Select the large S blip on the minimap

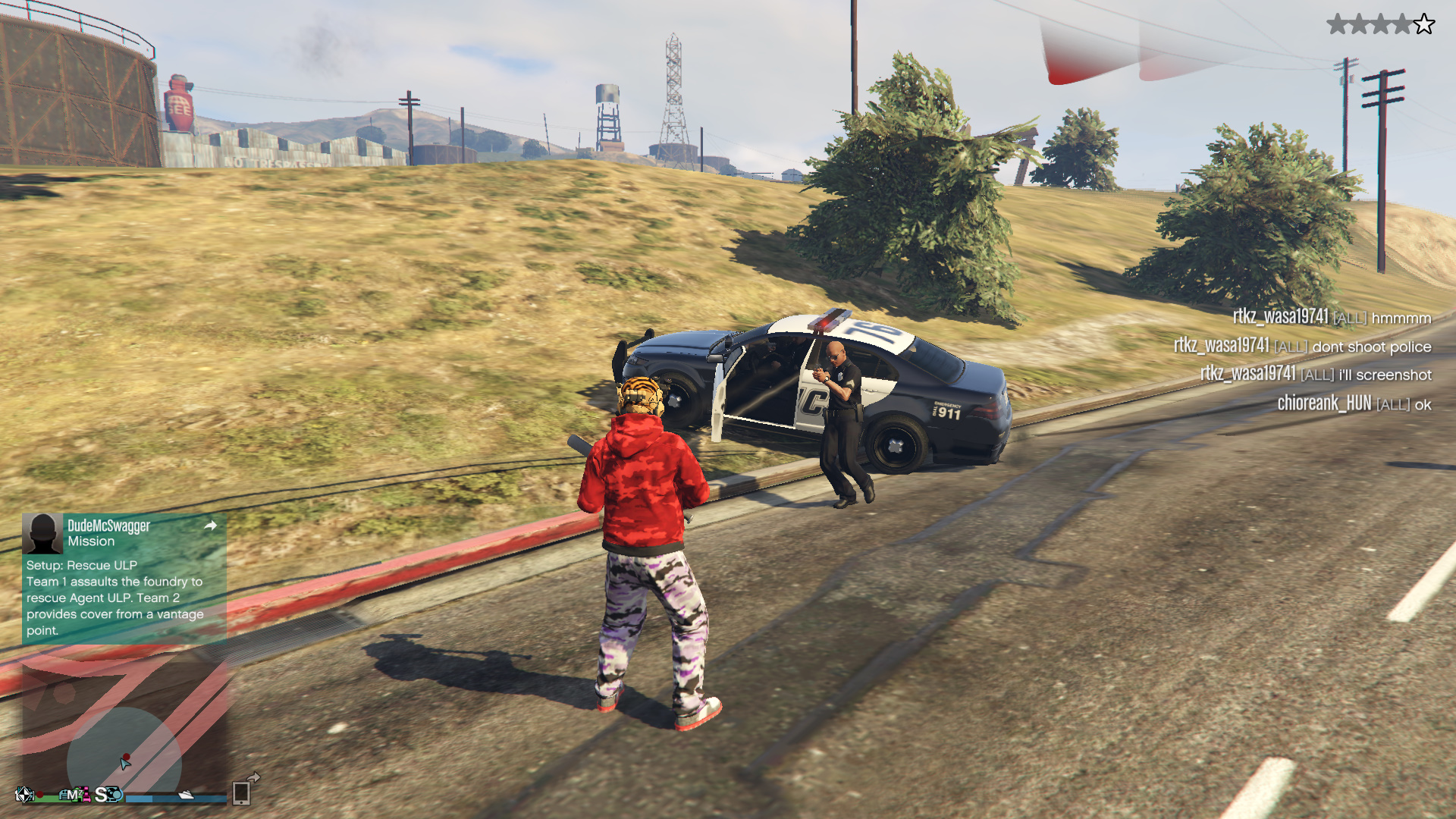[102, 794]
